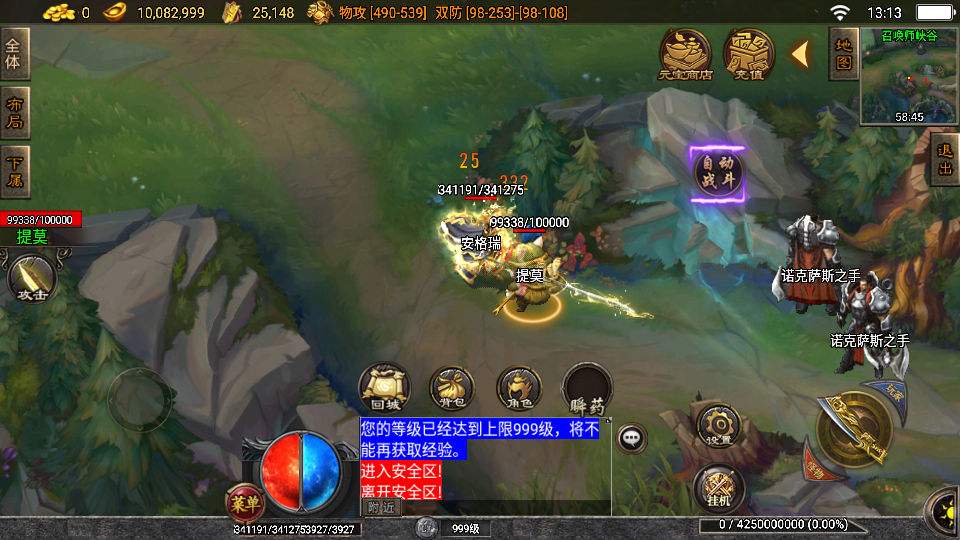
Task: Open the 地图 map tab
Action: coord(843,53)
